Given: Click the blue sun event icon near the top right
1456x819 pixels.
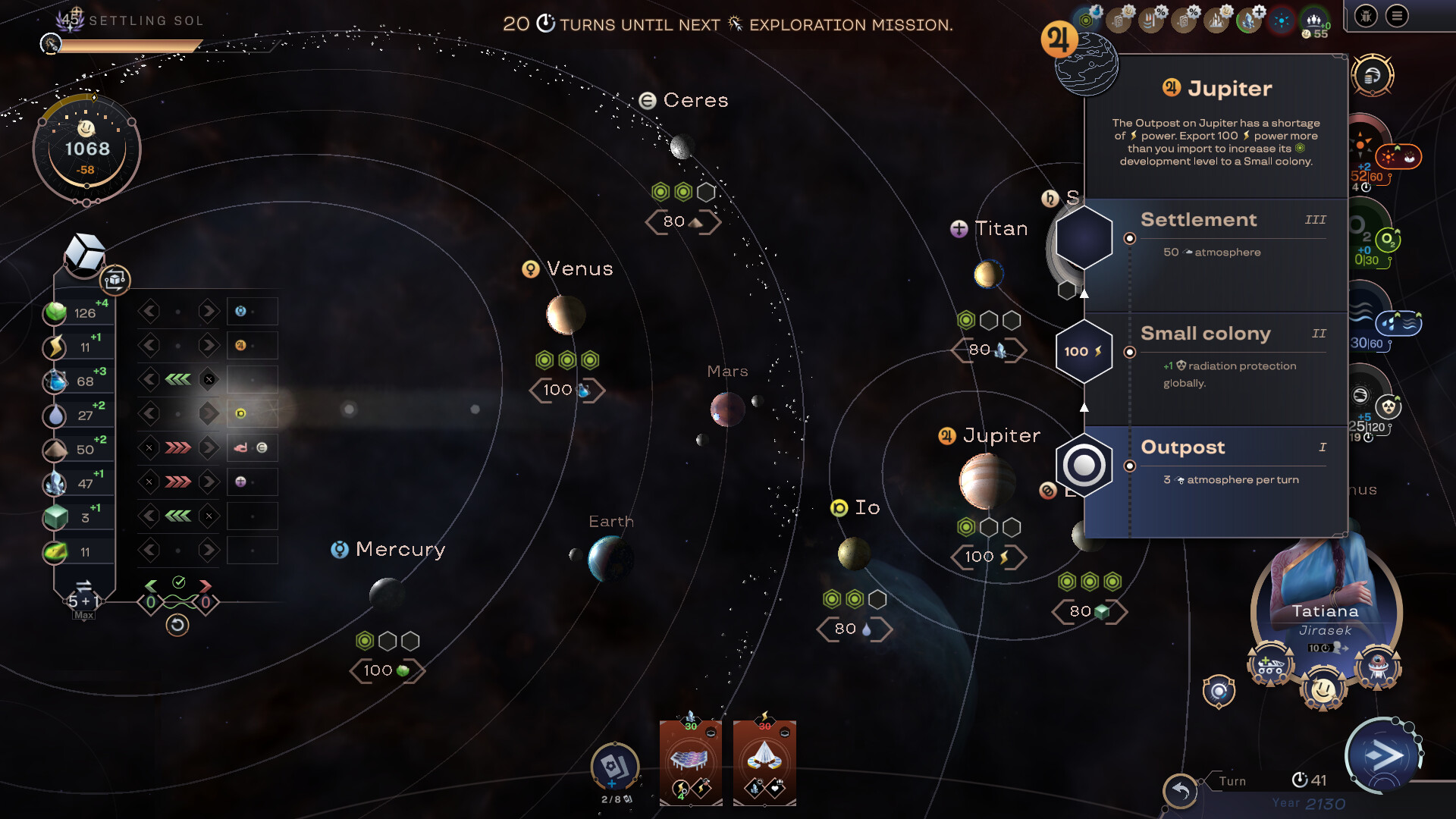Looking at the screenshot, I should click(x=1280, y=20).
